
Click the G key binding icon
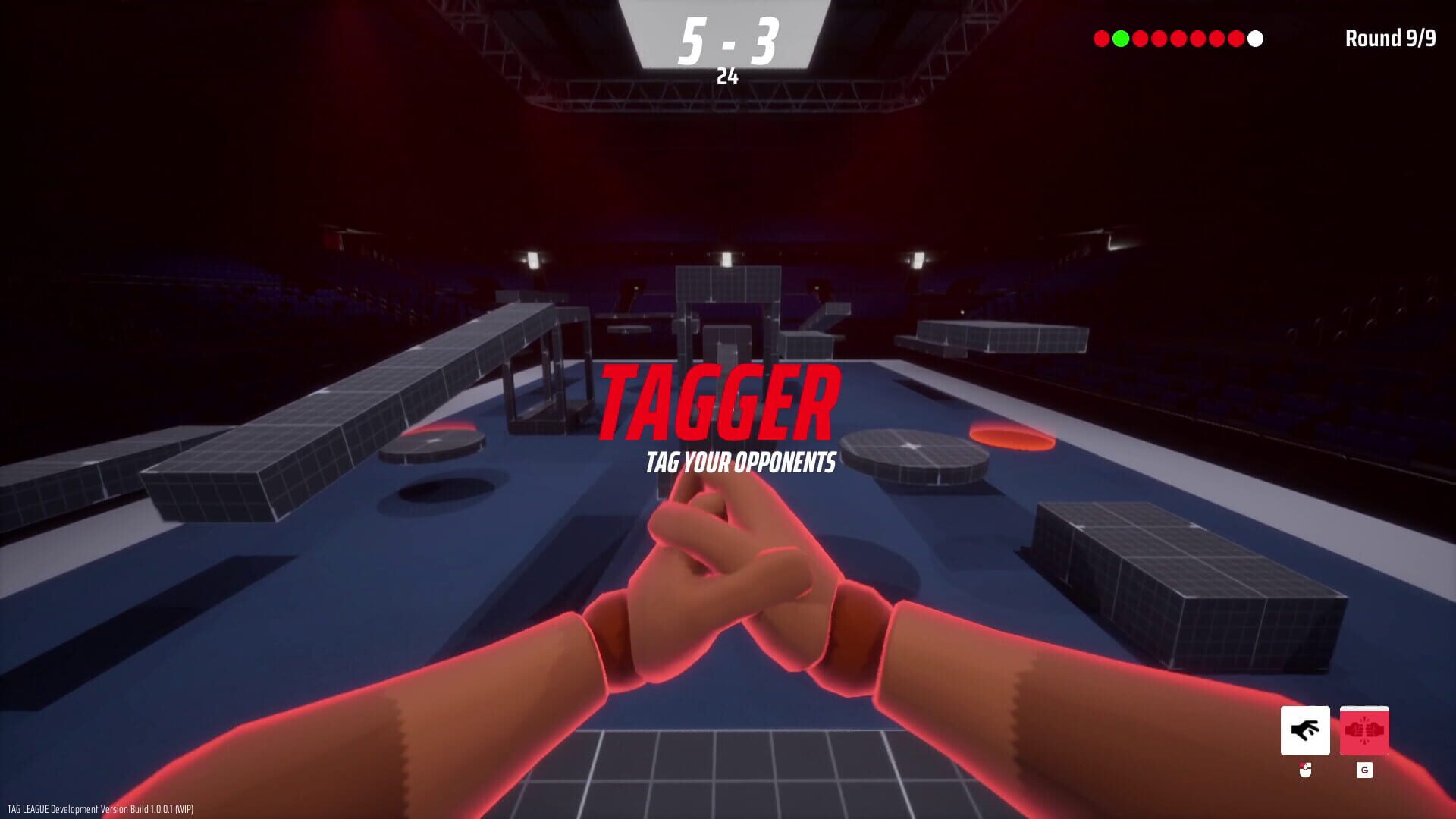1364,770
